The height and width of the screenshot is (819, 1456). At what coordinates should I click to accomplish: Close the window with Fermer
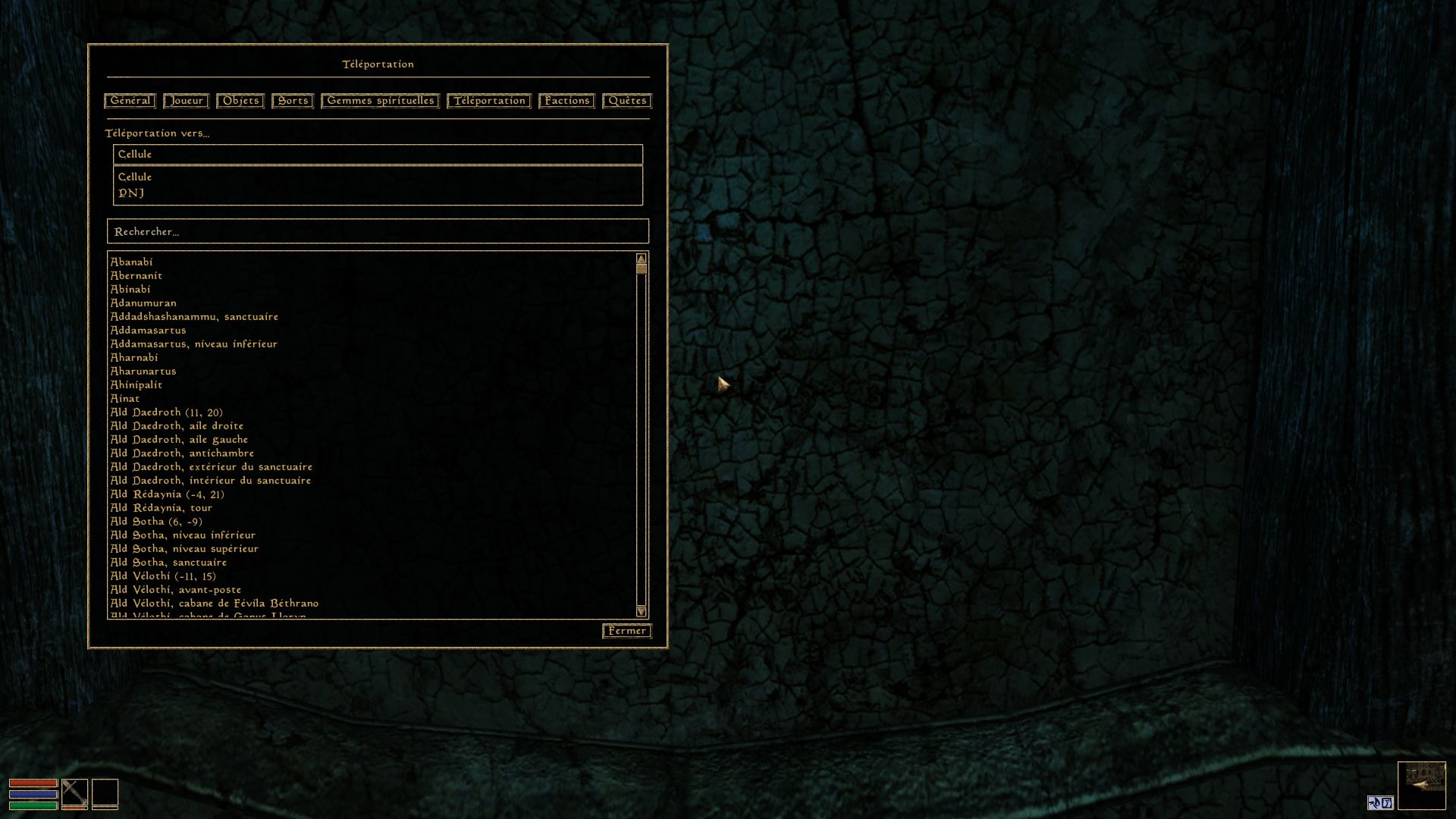627,631
